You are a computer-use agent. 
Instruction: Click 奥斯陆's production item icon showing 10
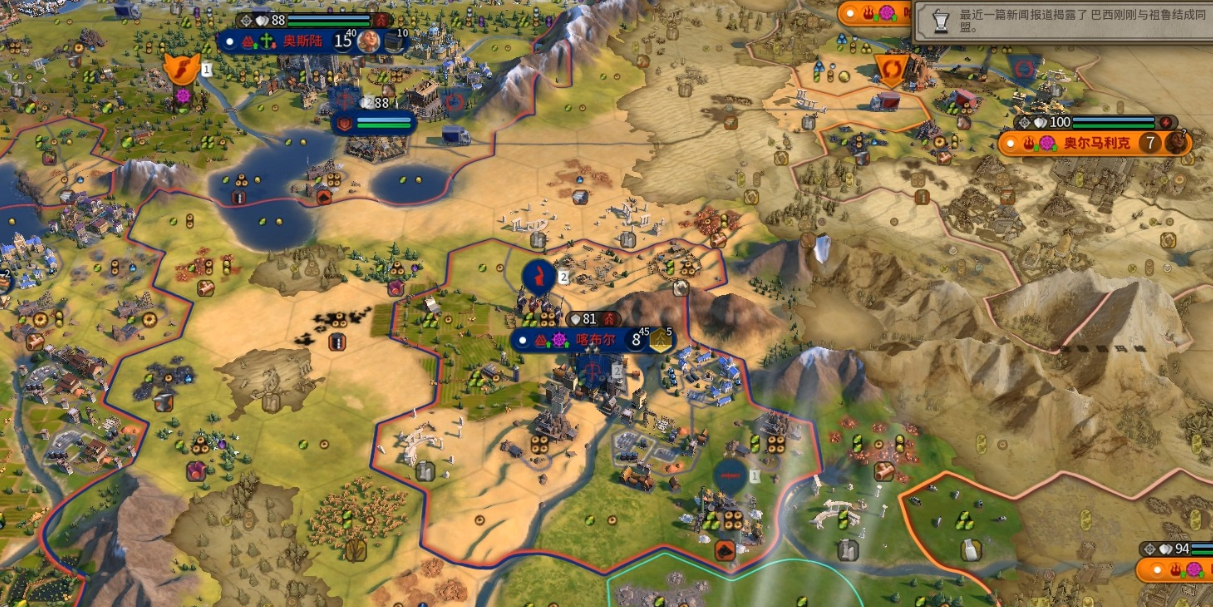(x=396, y=41)
